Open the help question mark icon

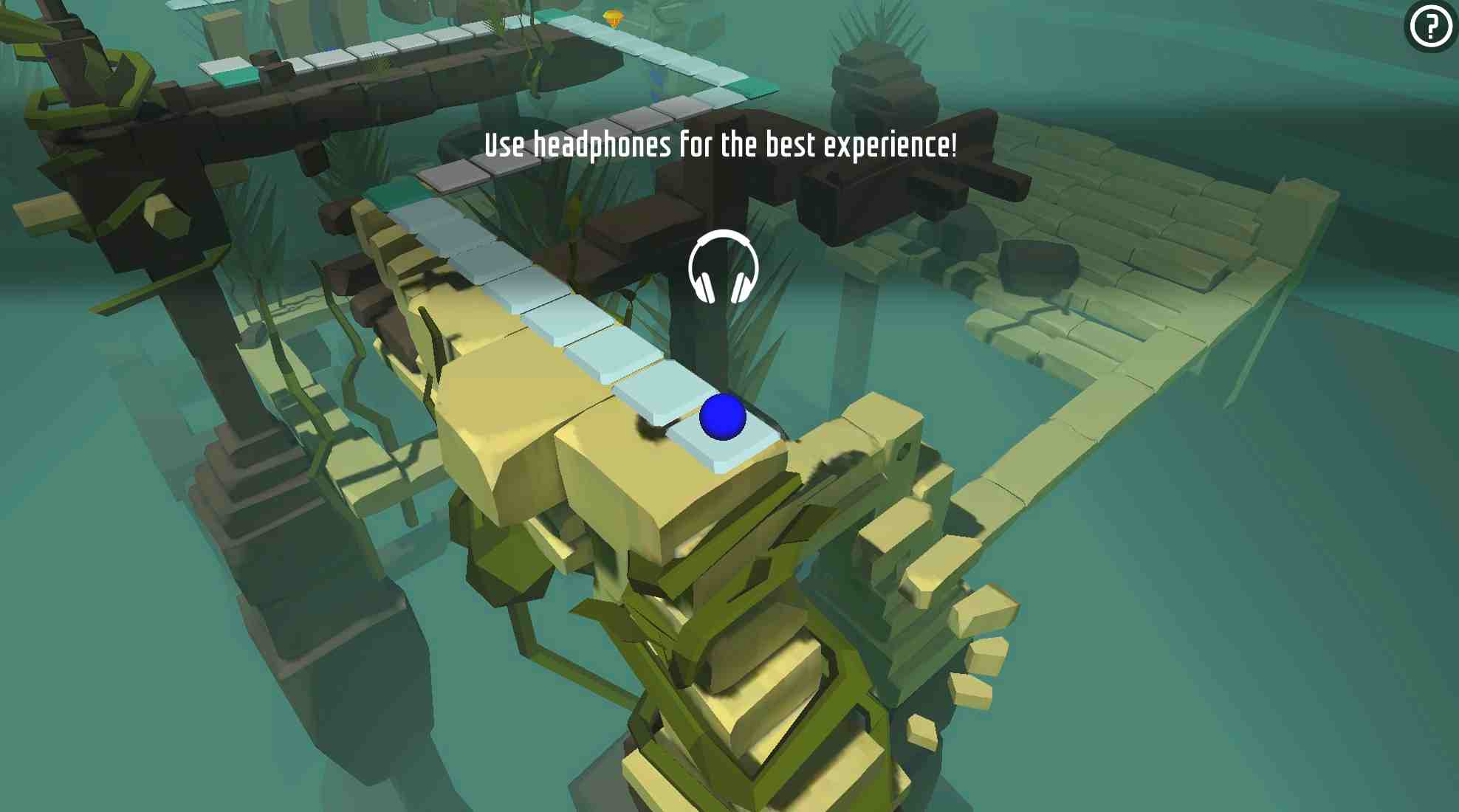click(1429, 30)
